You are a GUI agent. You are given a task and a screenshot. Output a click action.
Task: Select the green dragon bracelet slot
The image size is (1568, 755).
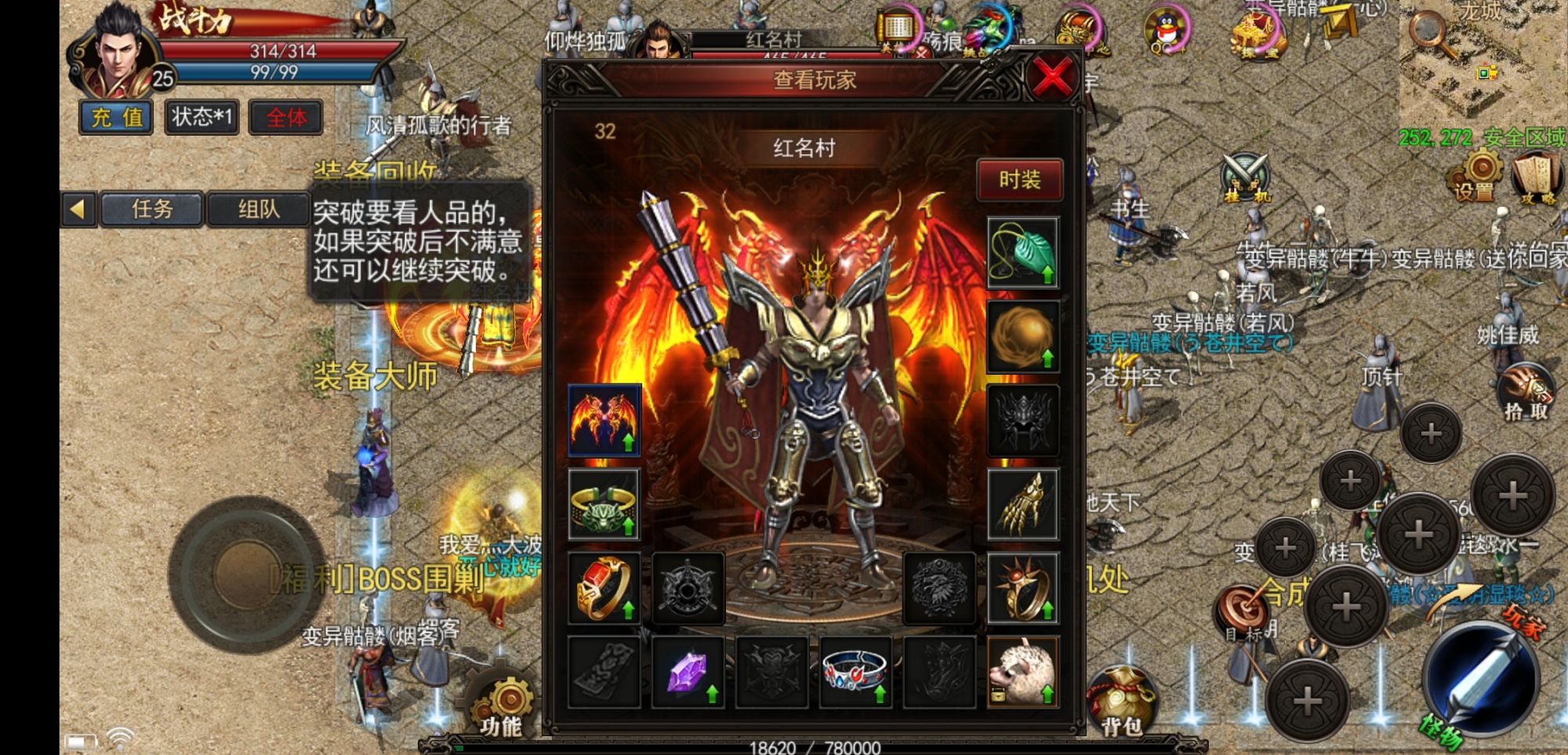pos(604,504)
